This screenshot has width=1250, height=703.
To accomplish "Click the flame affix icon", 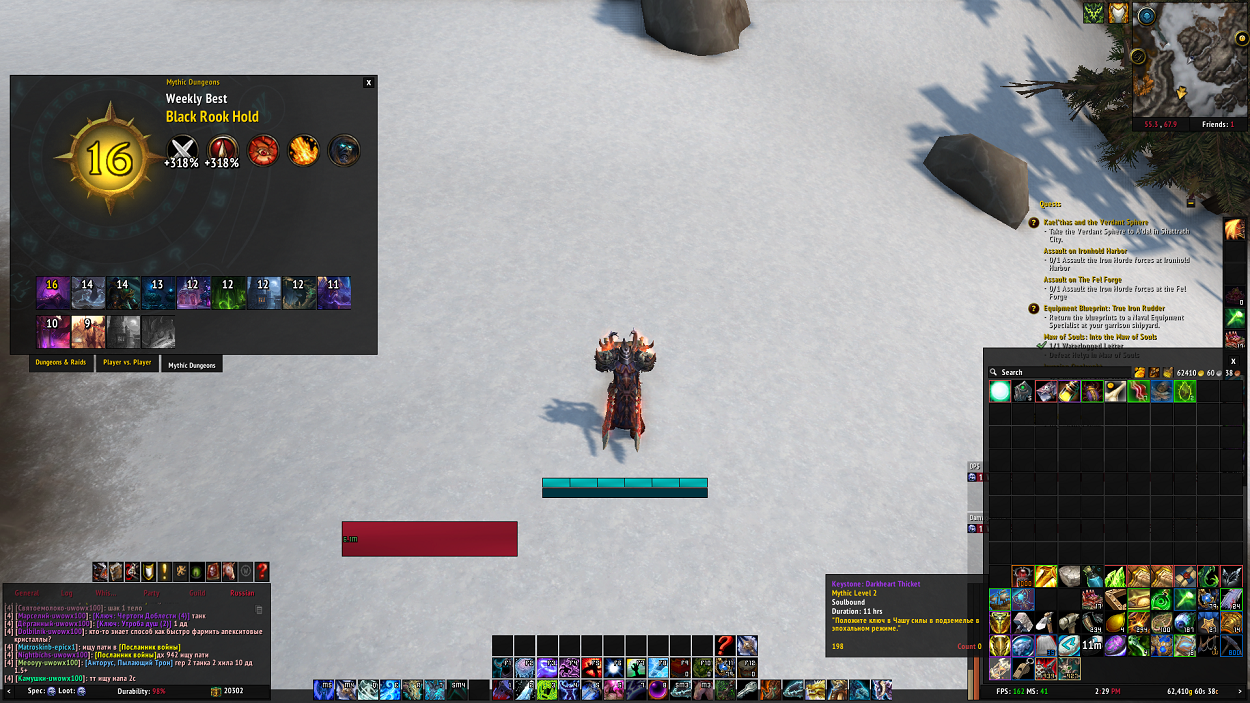I will click(x=304, y=151).
